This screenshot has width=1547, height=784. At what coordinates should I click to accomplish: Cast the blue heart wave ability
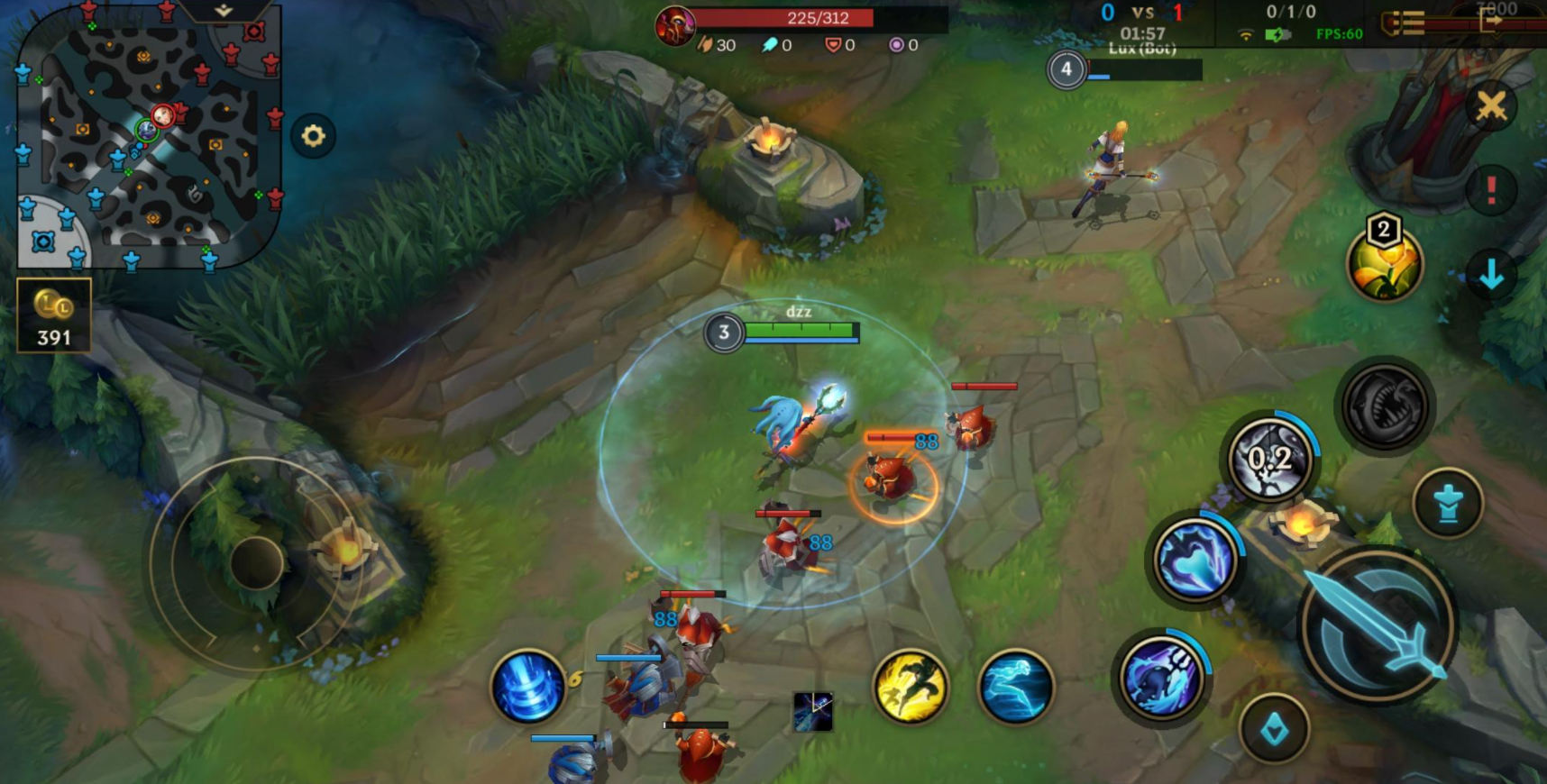pyautogui.click(x=1195, y=559)
